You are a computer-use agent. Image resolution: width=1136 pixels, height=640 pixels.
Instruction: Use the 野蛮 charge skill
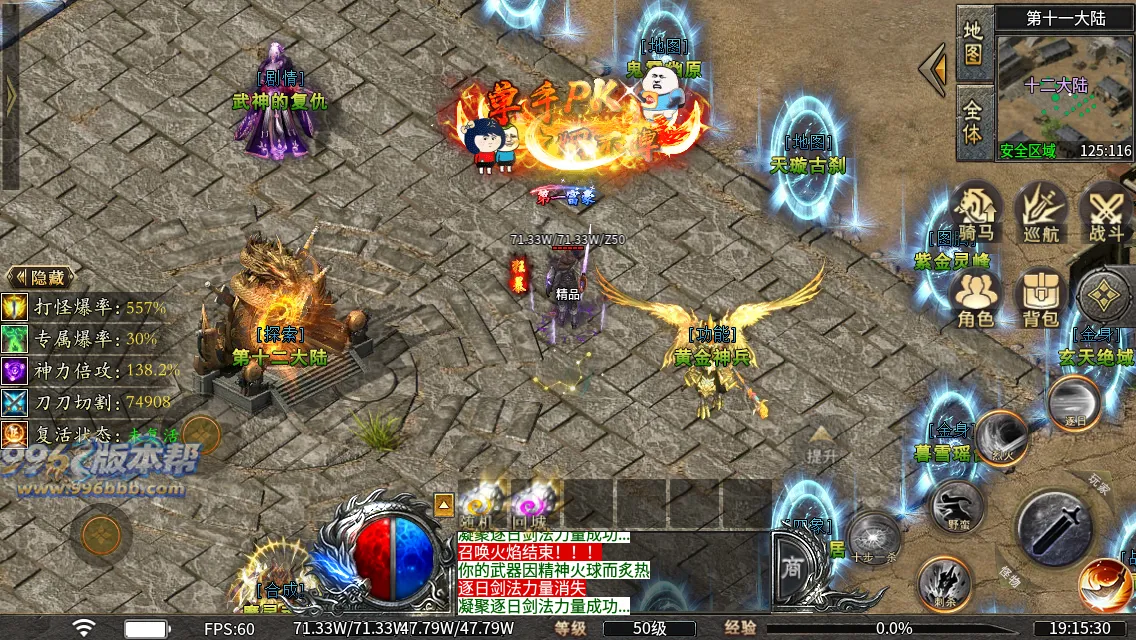(x=955, y=506)
